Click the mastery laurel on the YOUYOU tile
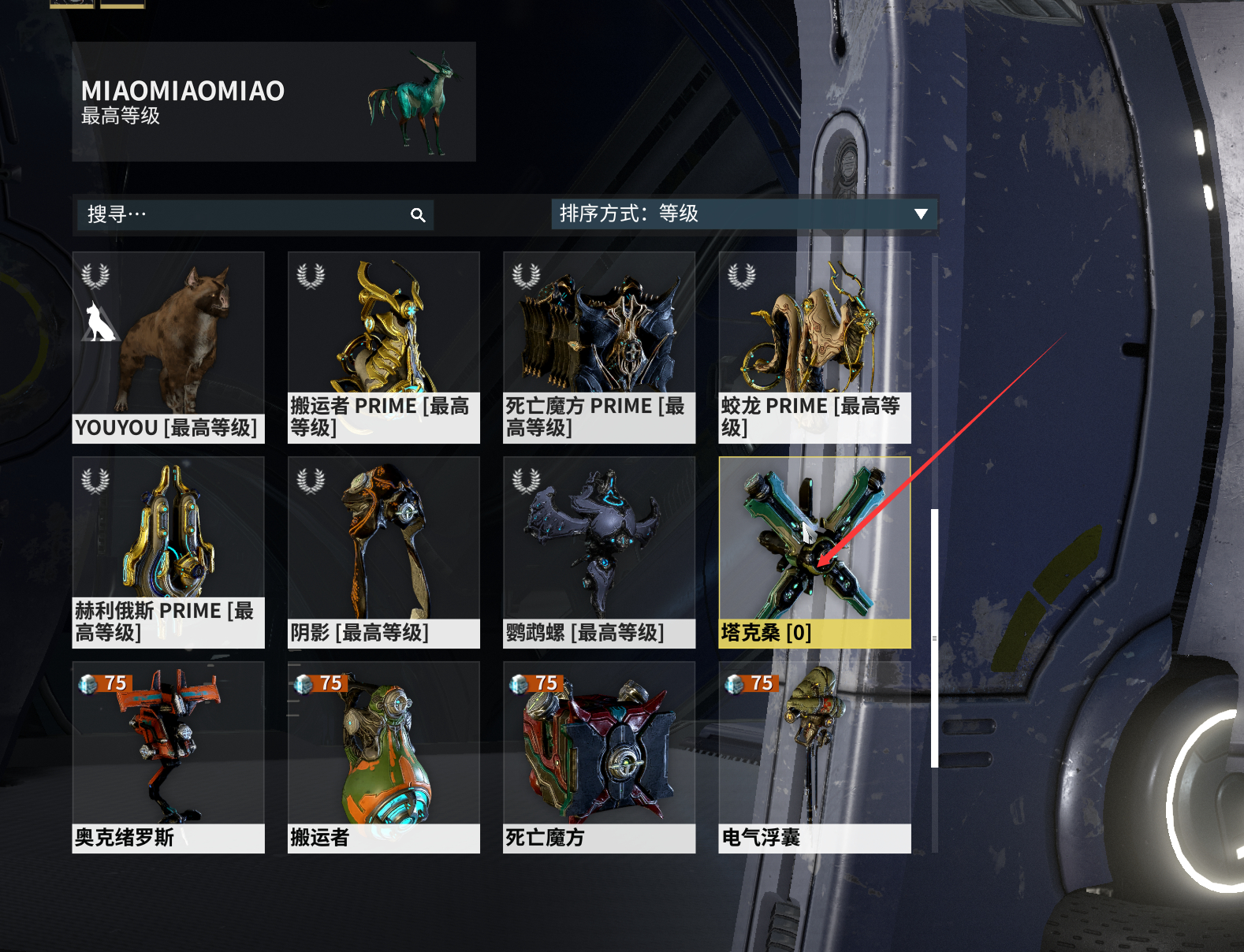1244x952 pixels. (94, 276)
